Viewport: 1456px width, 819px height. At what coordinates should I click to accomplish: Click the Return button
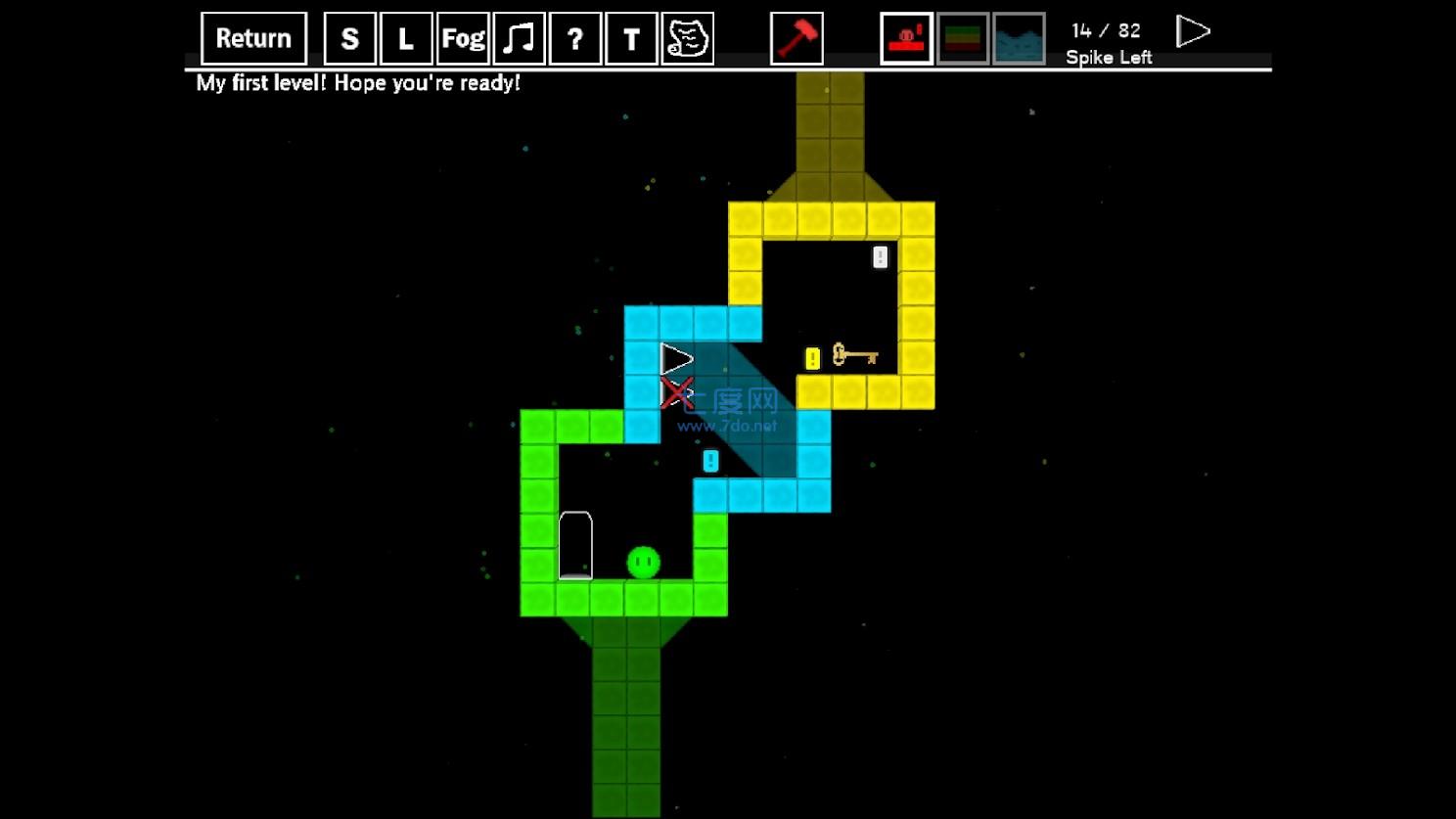click(252, 37)
